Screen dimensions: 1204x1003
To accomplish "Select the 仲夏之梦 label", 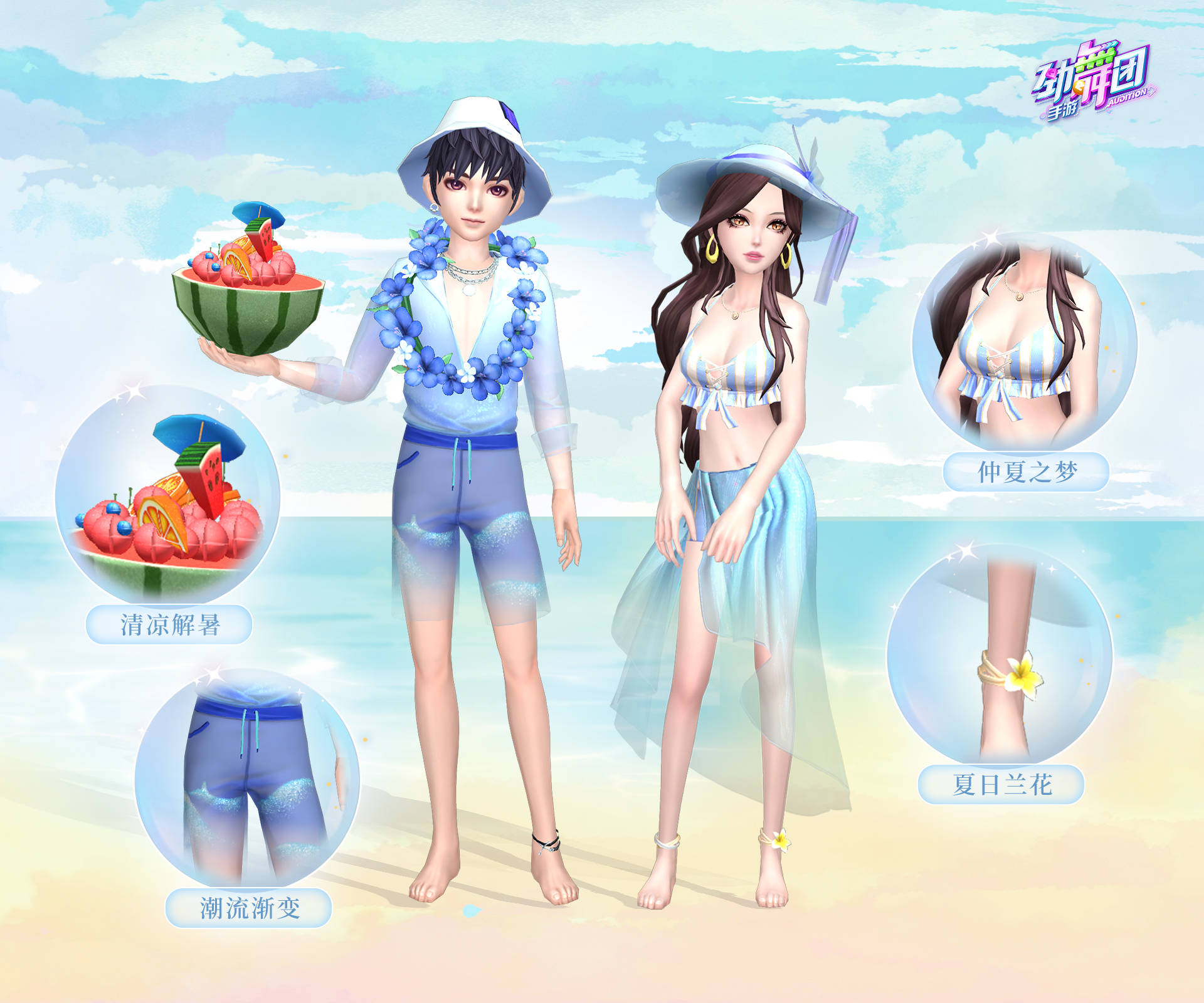I will click(x=1026, y=472).
